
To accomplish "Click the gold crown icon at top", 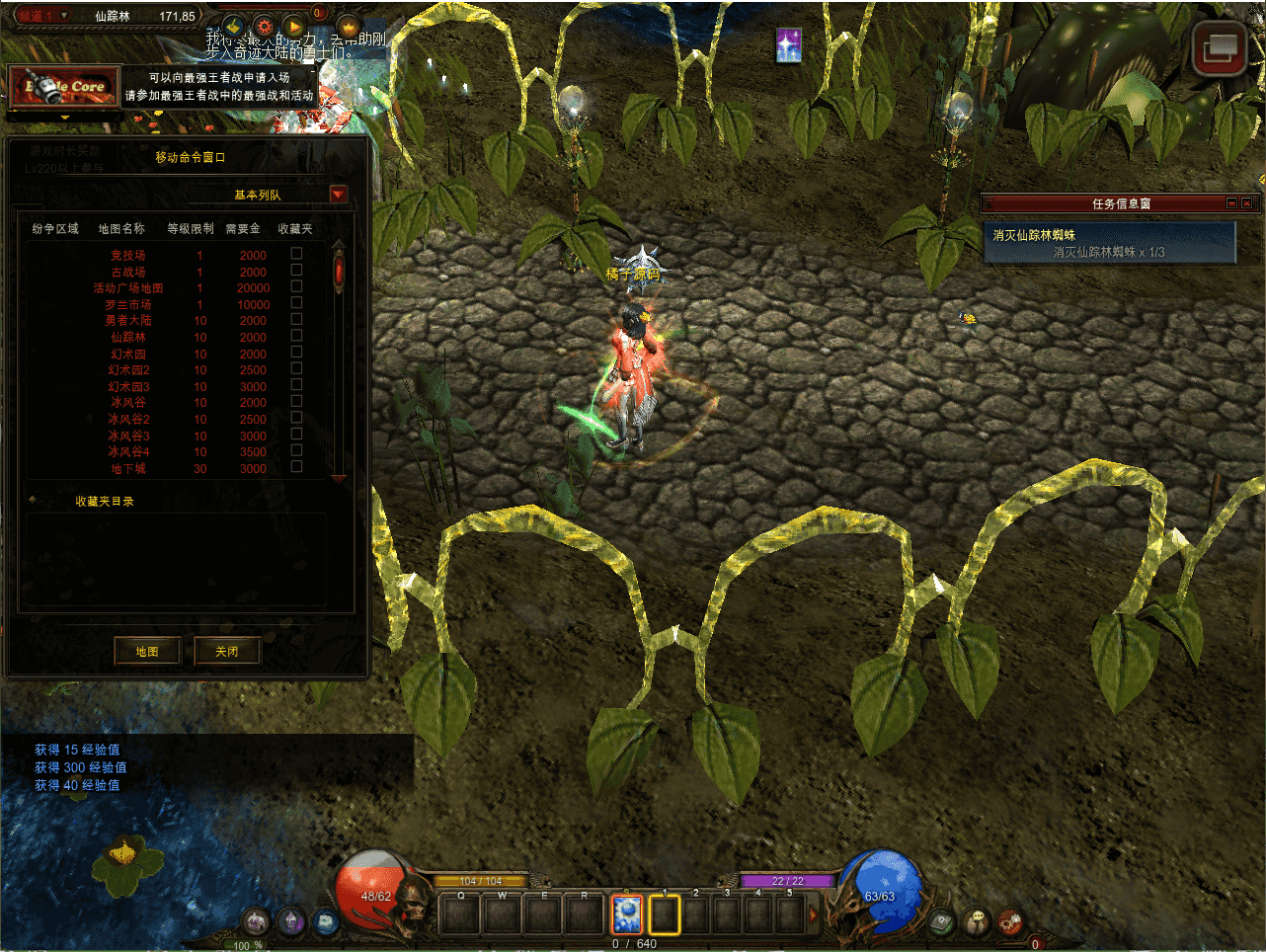I will pos(349,27).
